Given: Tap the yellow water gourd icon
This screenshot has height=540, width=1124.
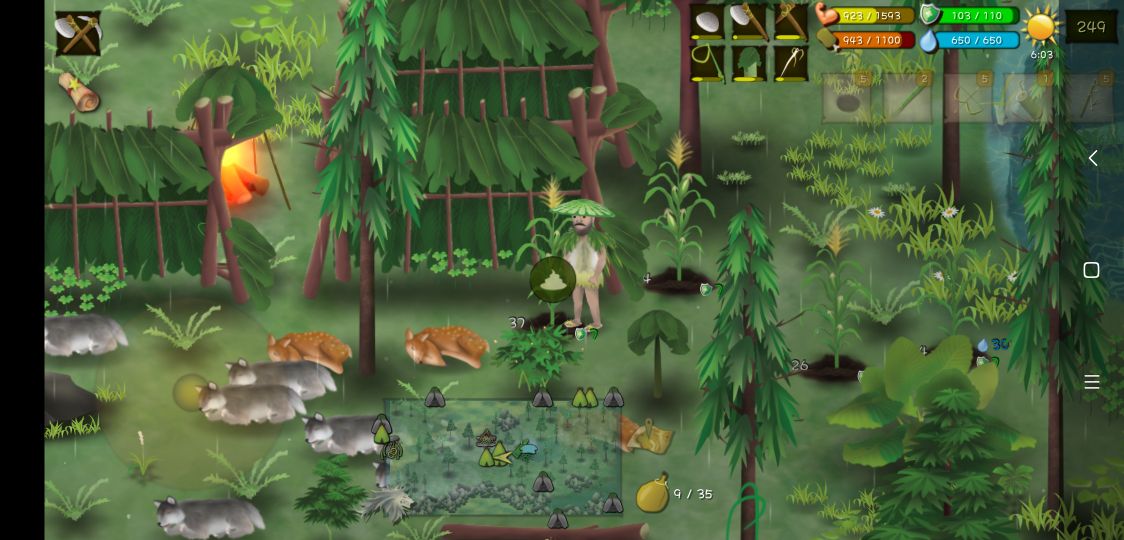Looking at the screenshot, I should point(652,495).
